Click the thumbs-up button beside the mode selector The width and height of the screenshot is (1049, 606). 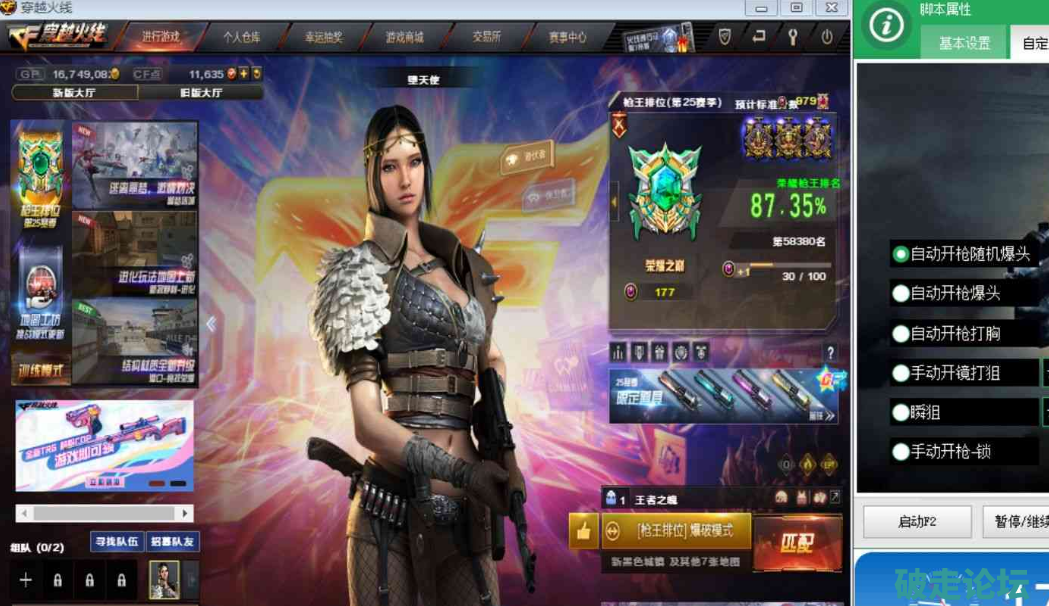click(x=583, y=531)
